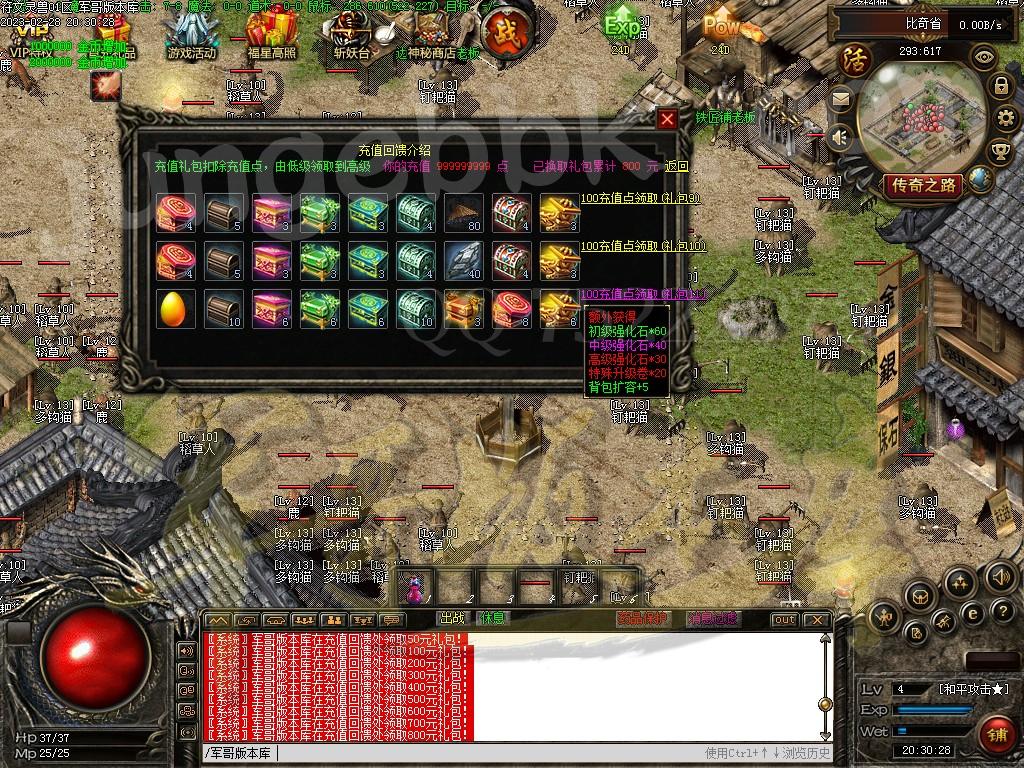Select the red potion hotbar slot
Viewport: 1024px width, 768px height.
[413, 589]
